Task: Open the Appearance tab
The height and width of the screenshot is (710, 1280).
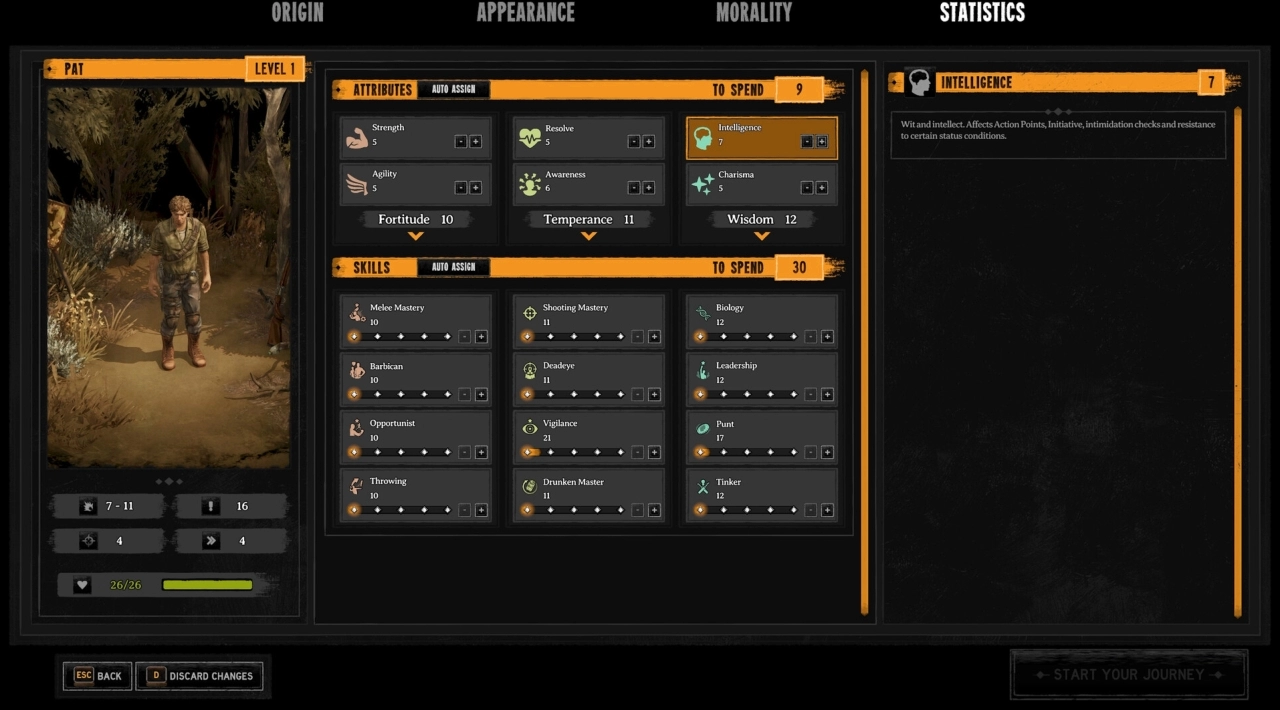Action: click(x=525, y=13)
